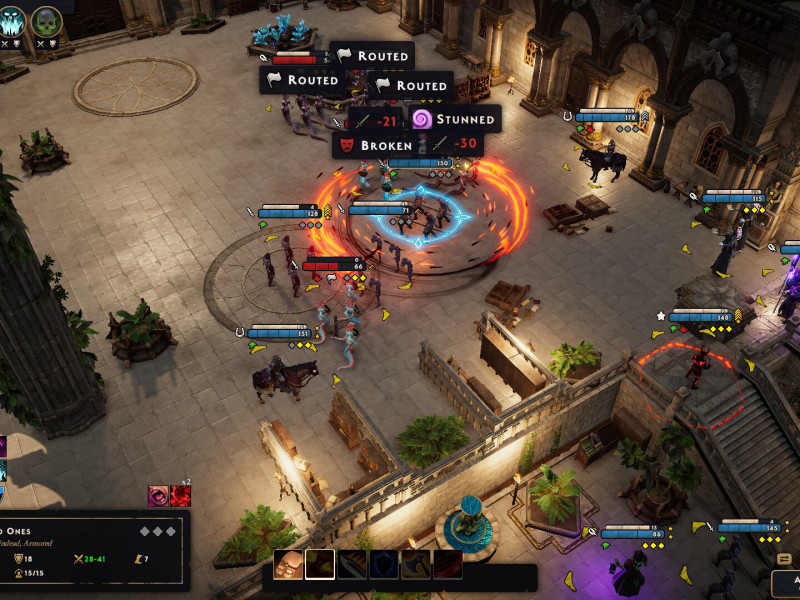Click the red x2 status effect icon
The height and width of the screenshot is (600, 800).
180,495
